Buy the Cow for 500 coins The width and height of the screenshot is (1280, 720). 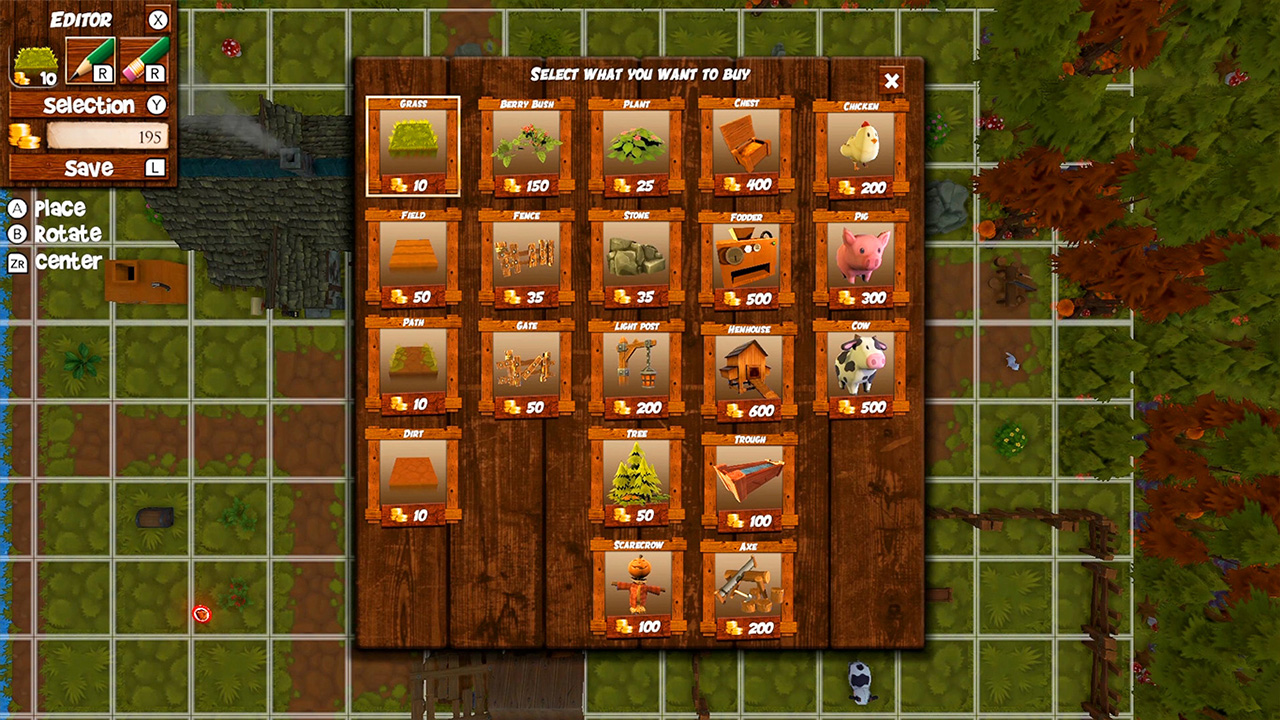862,369
